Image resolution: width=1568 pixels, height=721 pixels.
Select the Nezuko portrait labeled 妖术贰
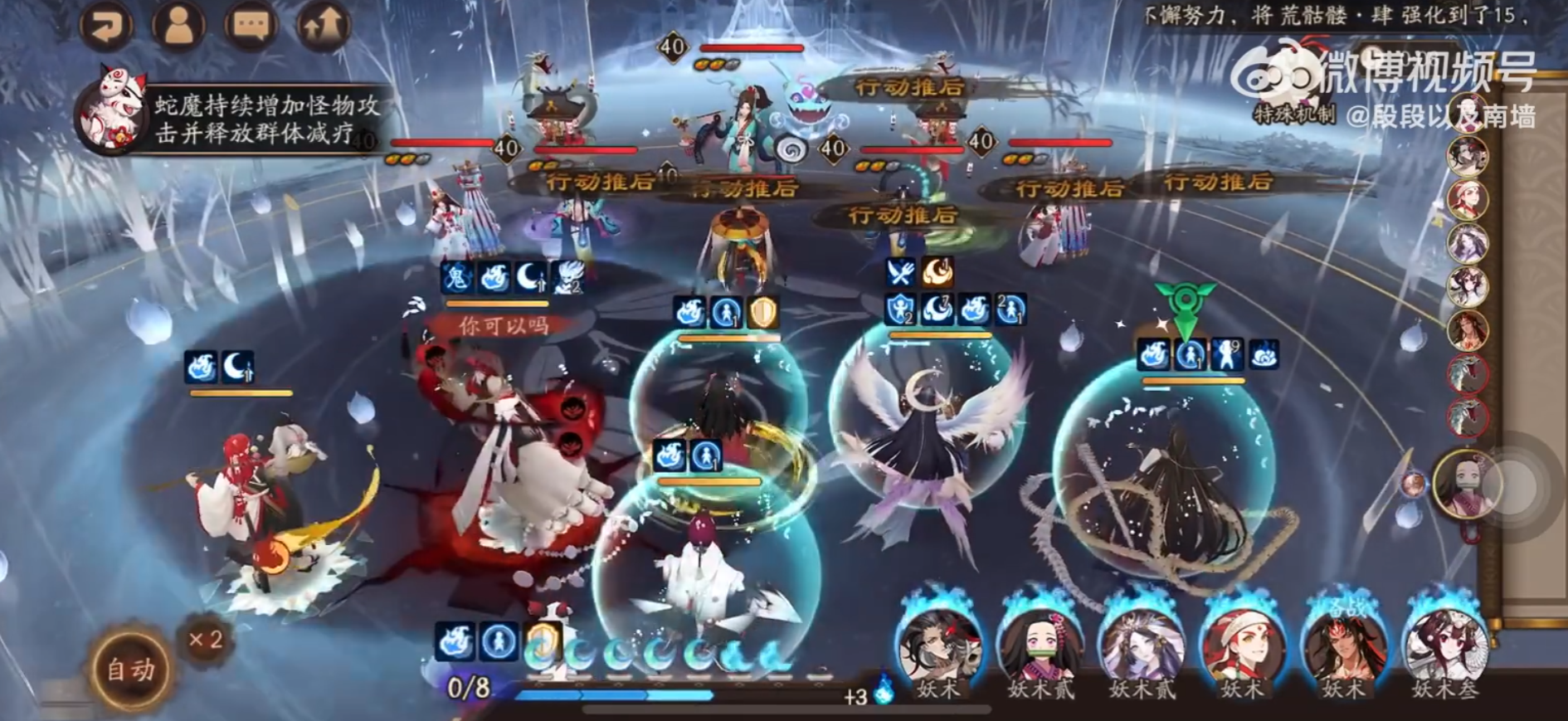[1040, 647]
